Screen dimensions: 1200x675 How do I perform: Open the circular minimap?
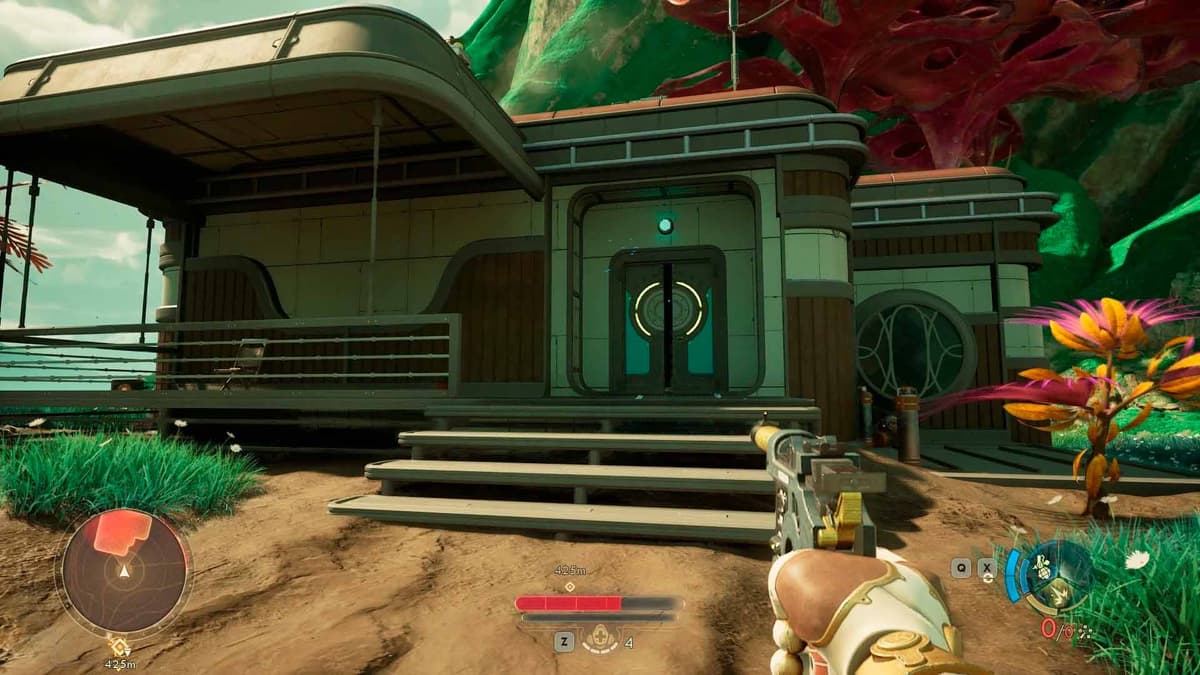click(124, 571)
